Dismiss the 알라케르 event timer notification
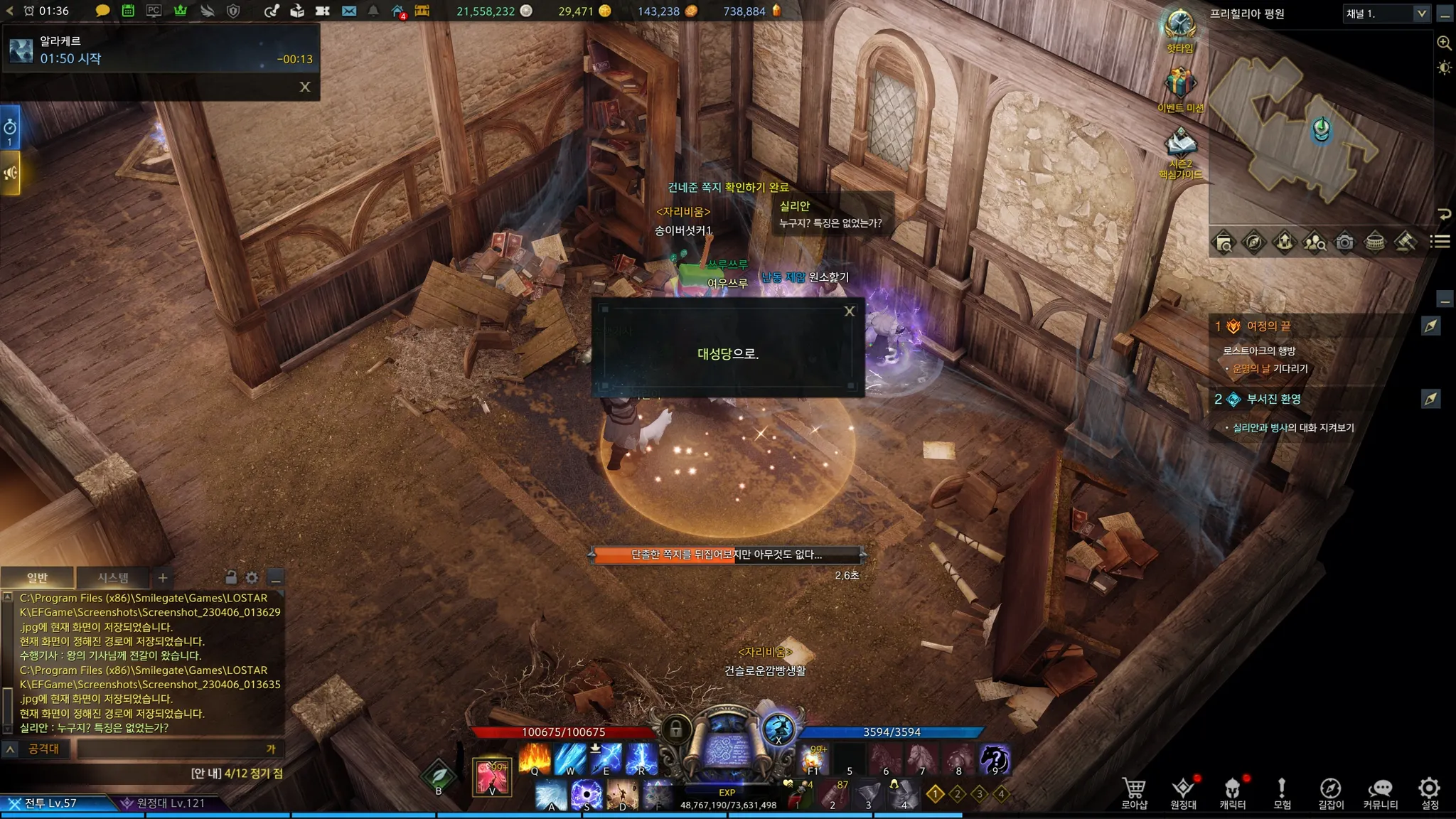Viewport: 1456px width, 819px height. (x=305, y=87)
